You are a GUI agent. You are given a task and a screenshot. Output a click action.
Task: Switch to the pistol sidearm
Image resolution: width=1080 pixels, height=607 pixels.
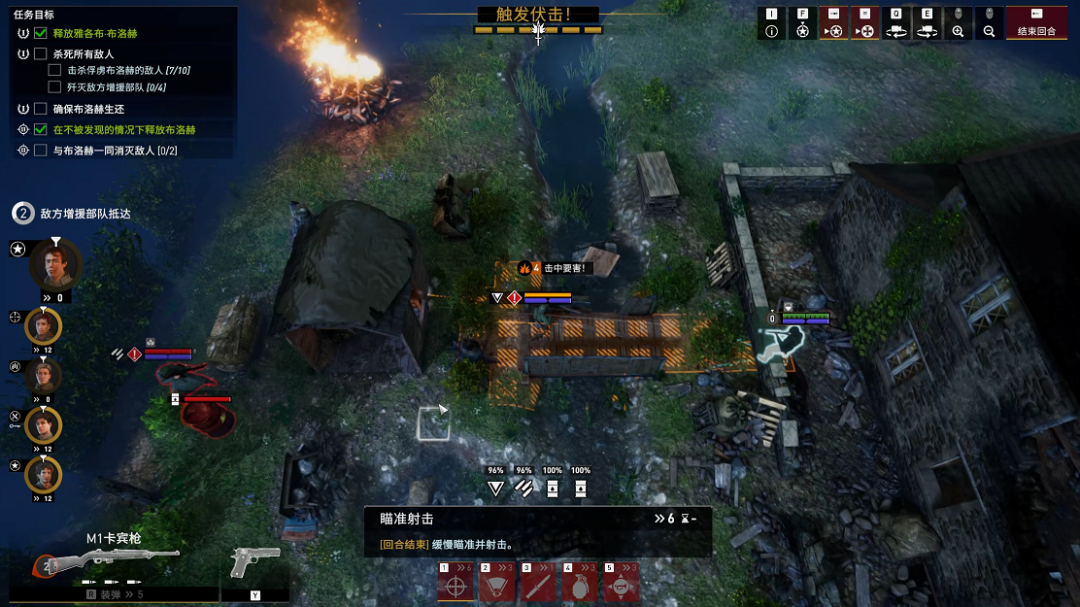(254, 563)
